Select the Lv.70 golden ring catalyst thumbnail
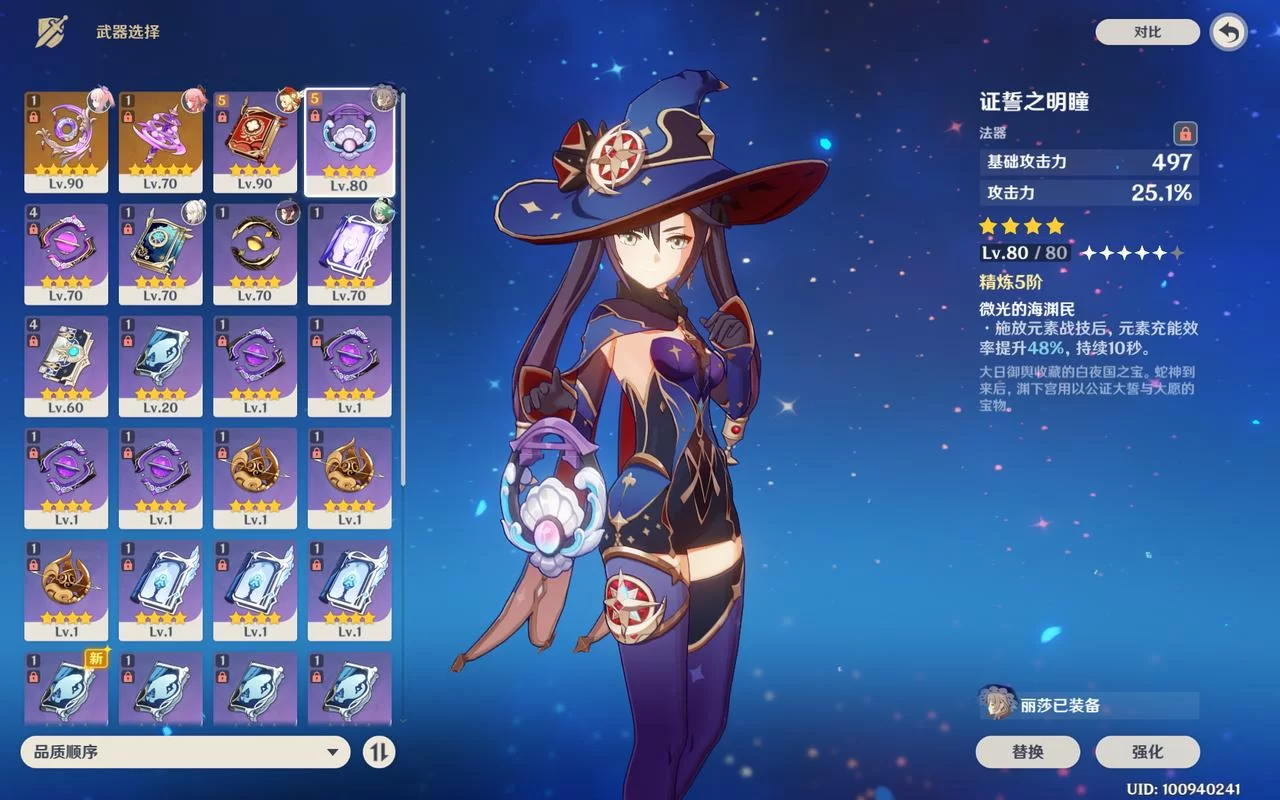The width and height of the screenshot is (1280, 800). [254, 252]
